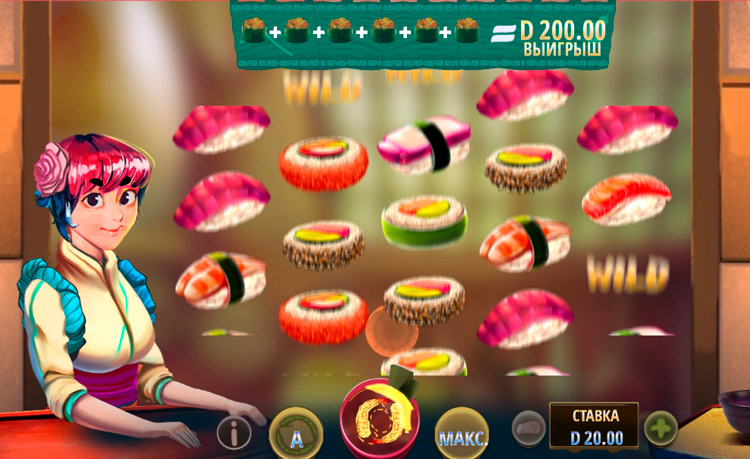
Task: Increase the bet with the green plus
Action: tap(660, 430)
